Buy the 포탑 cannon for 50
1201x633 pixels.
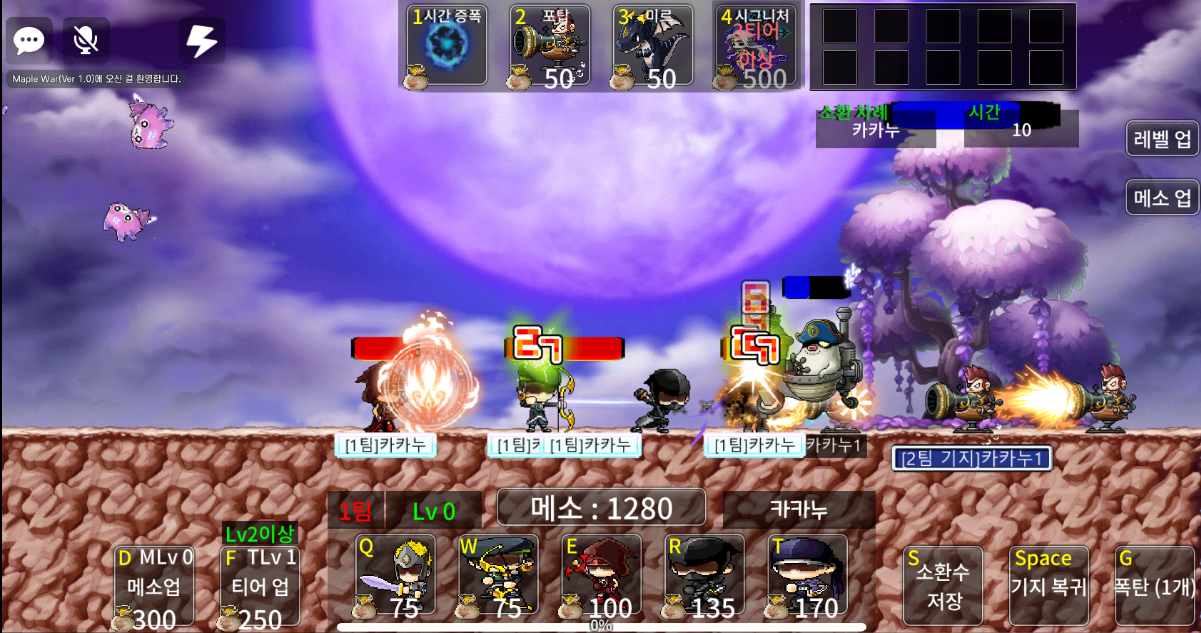(548, 46)
